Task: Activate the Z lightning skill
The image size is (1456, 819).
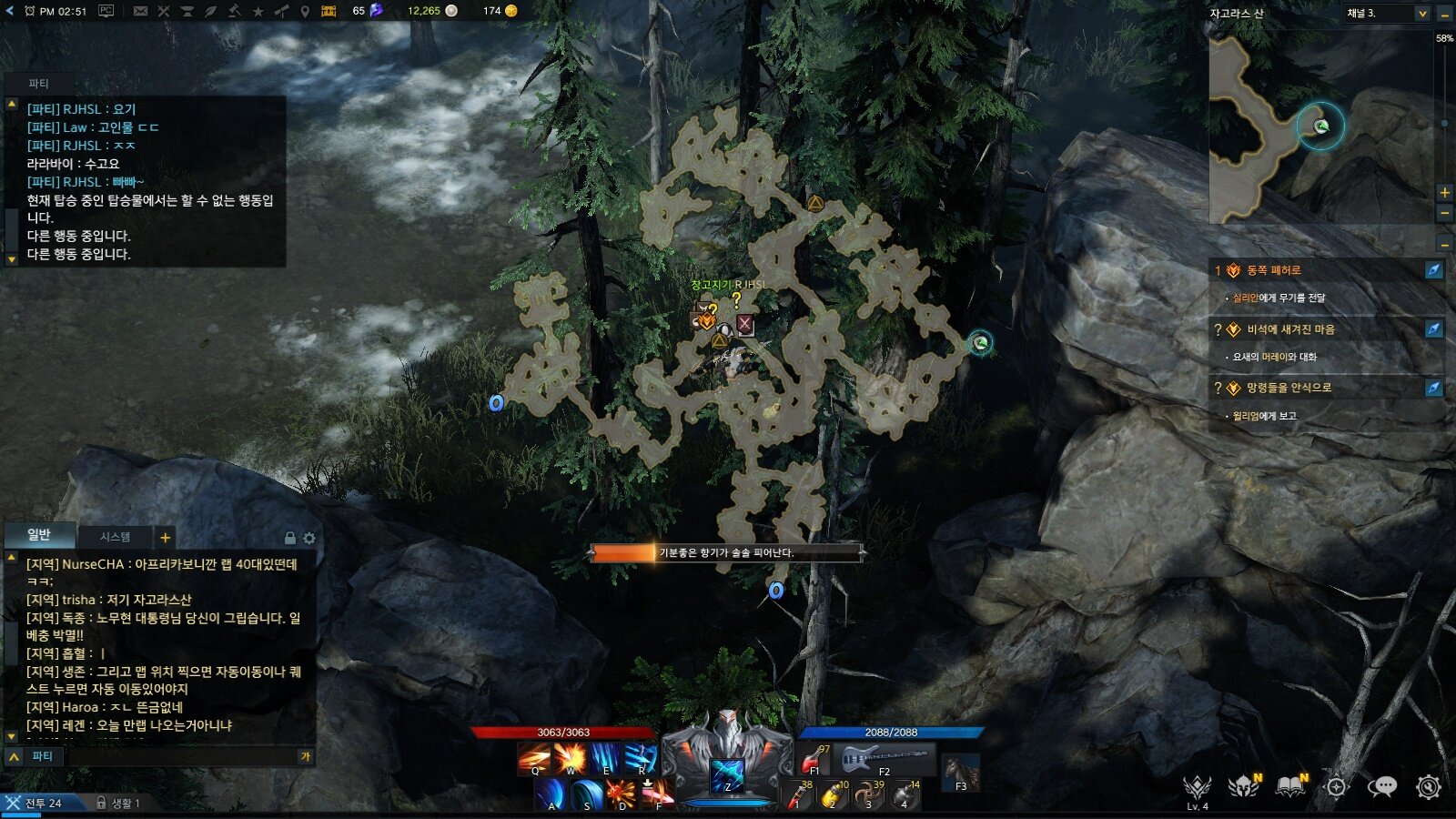Action: [727, 774]
